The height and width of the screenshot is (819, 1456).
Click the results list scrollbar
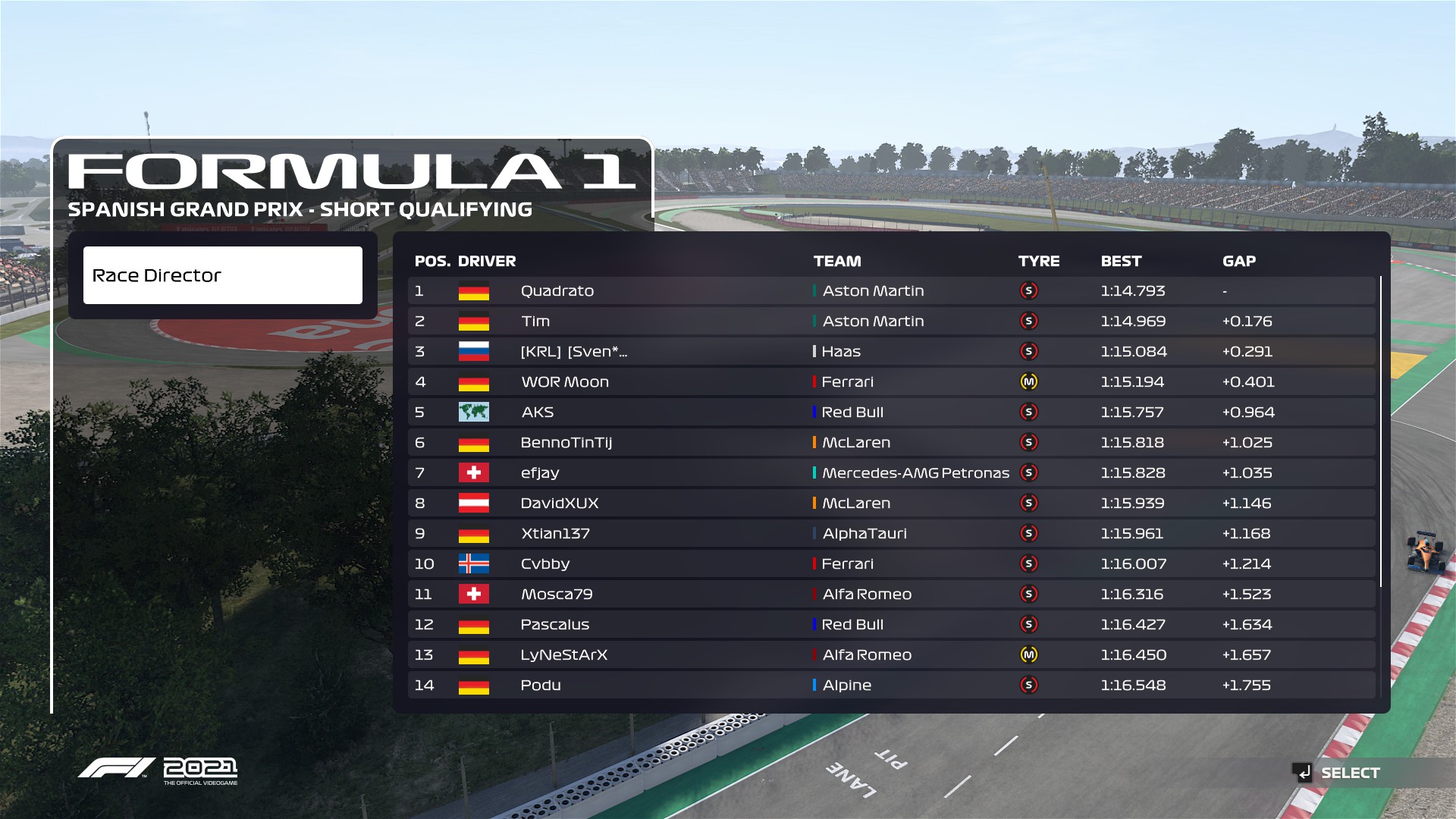(1381, 432)
